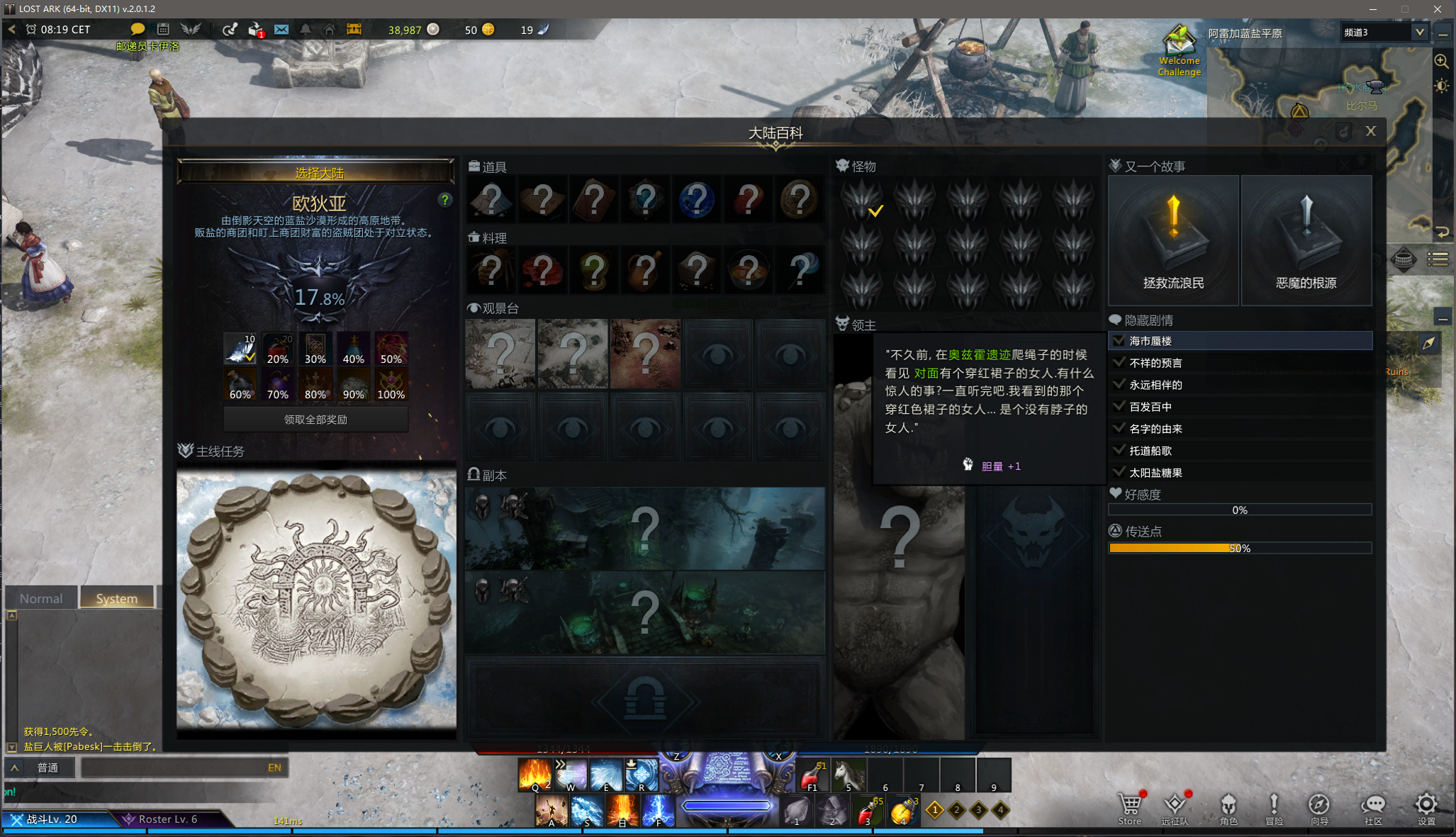Switch to the System chat tab
This screenshot has height=837, width=1456.
117,598
